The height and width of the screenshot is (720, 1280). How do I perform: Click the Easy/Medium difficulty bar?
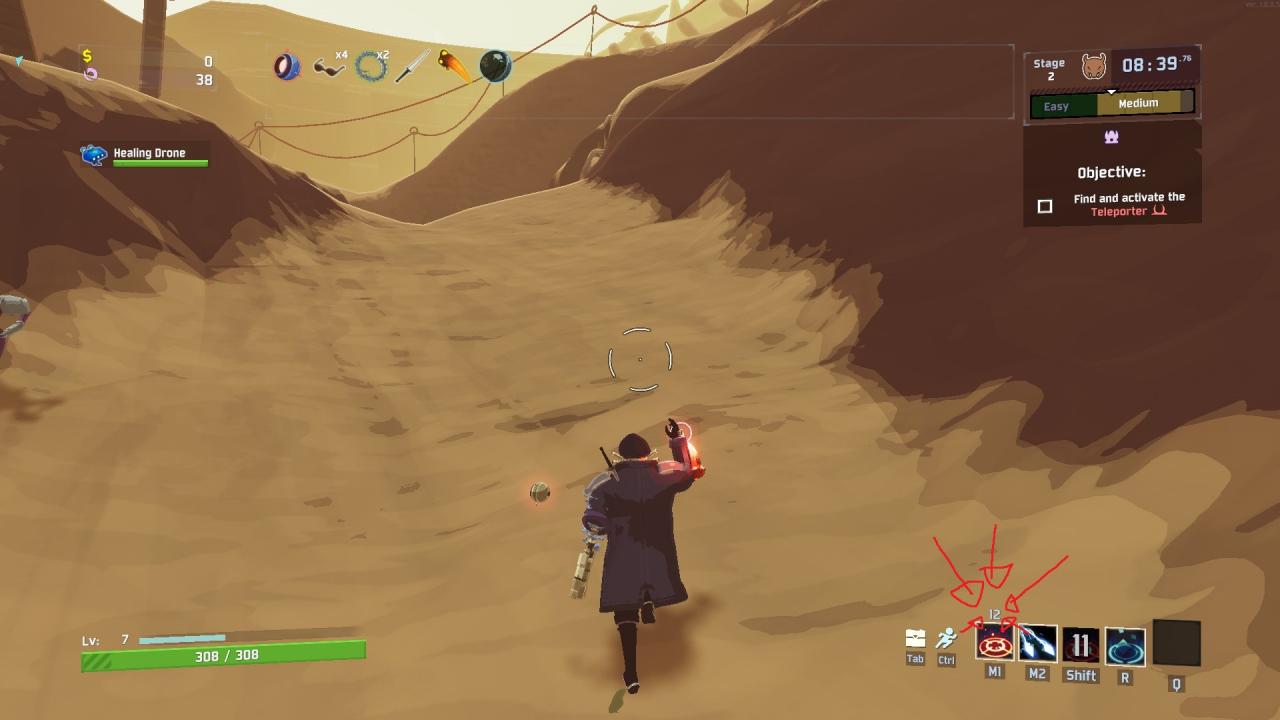(x=1112, y=104)
